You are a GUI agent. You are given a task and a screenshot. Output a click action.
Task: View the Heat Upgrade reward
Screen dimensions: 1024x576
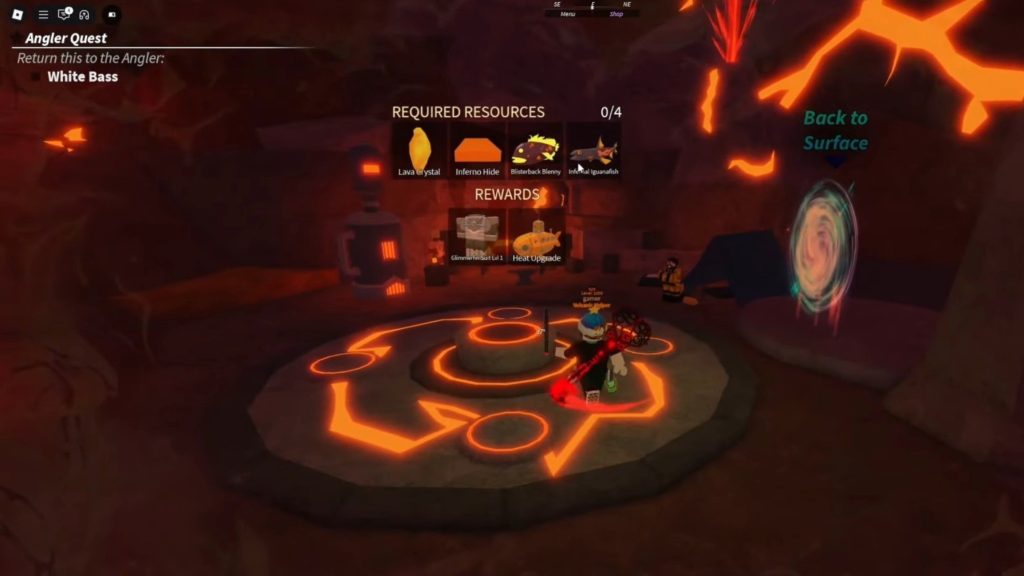pos(536,236)
